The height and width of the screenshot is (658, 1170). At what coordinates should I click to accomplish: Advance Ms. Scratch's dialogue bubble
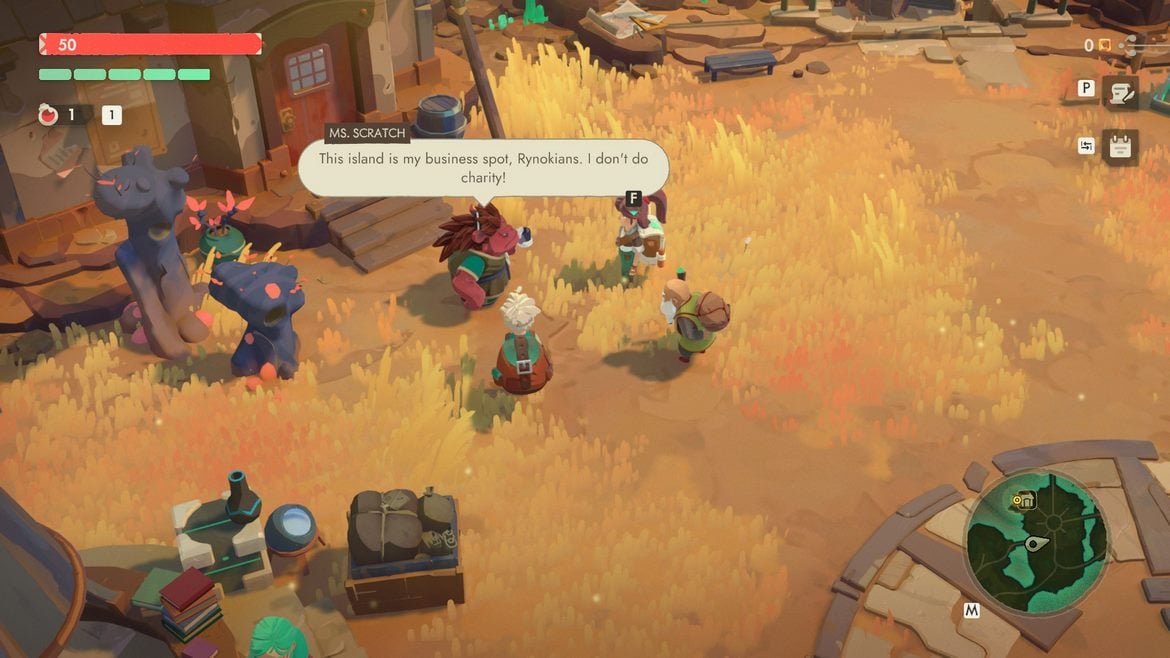click(x=484, y=167)
